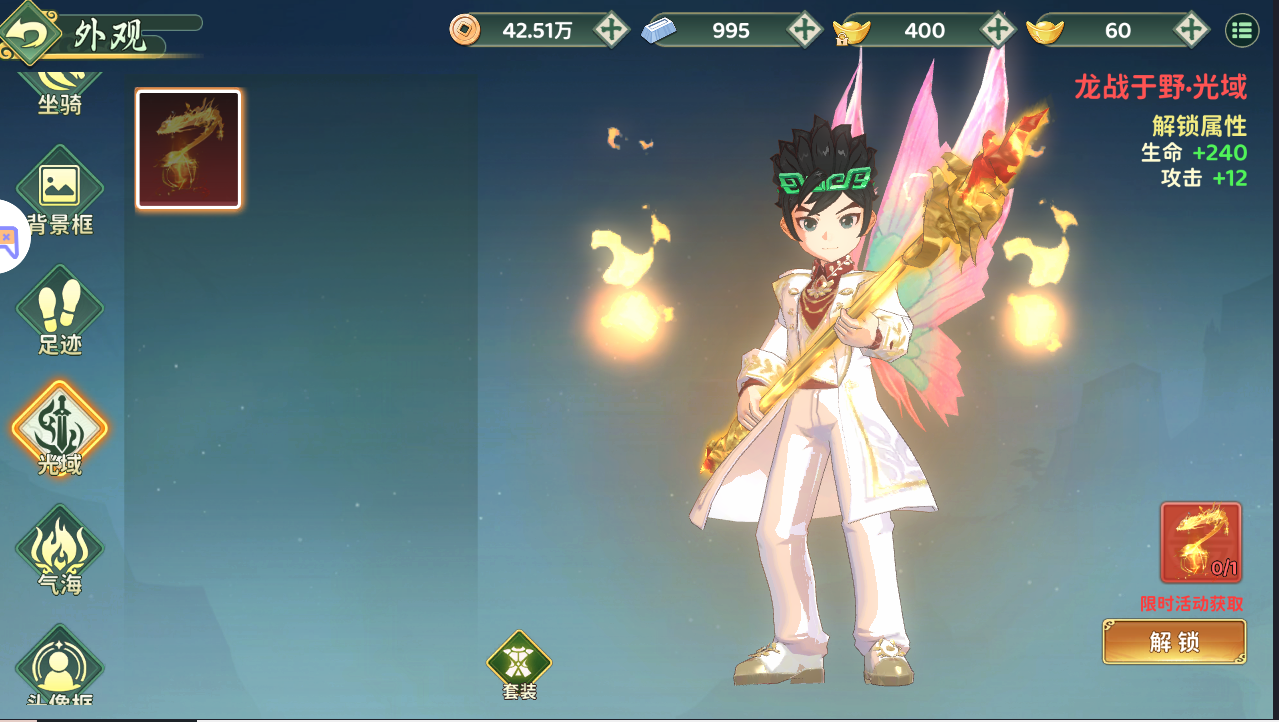Open the 头像框 avatar frame tab
The image size is (1279, 722).
[60, 668]
